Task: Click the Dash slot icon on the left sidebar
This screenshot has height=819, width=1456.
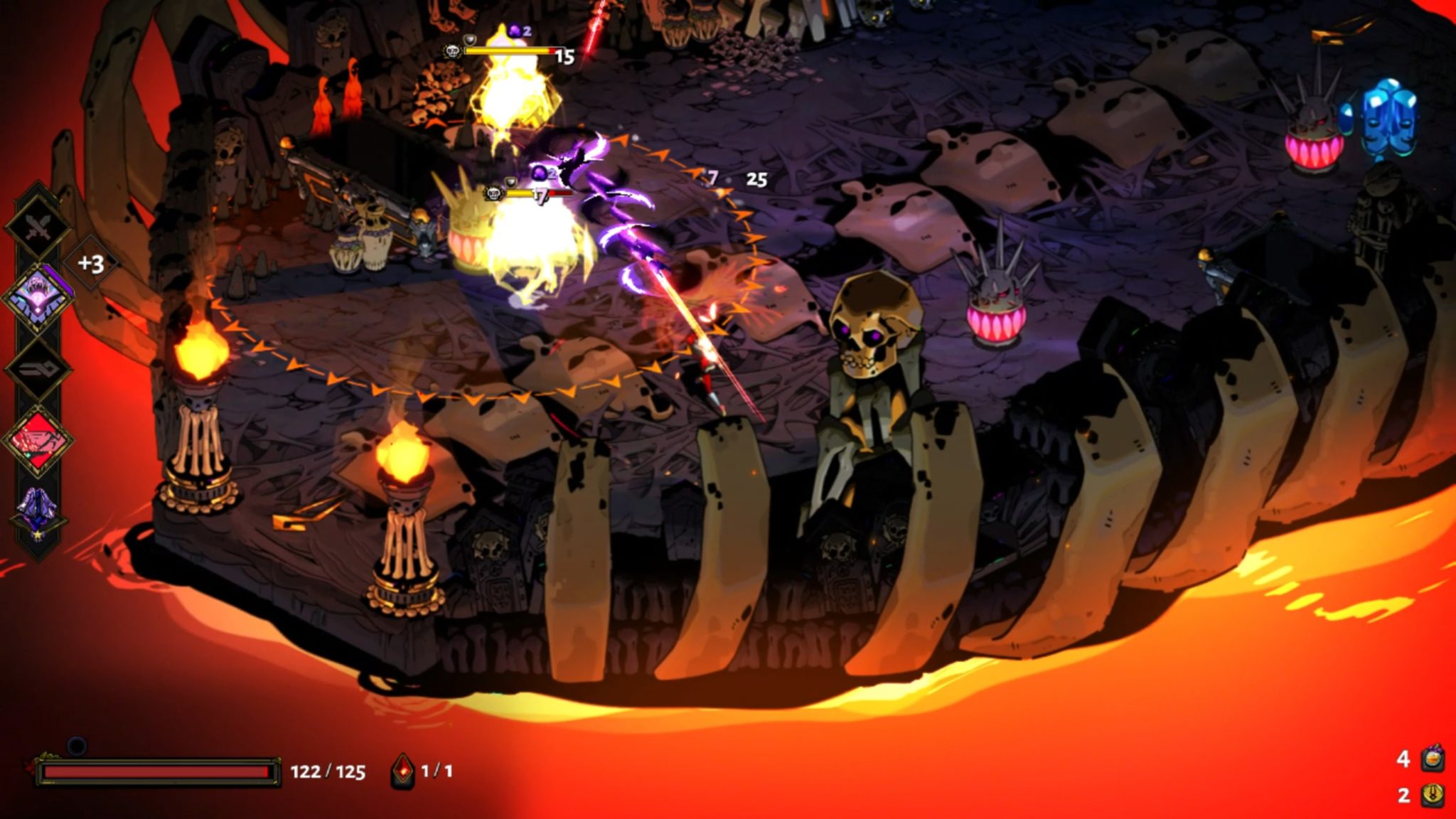Action: pos(37,369)
